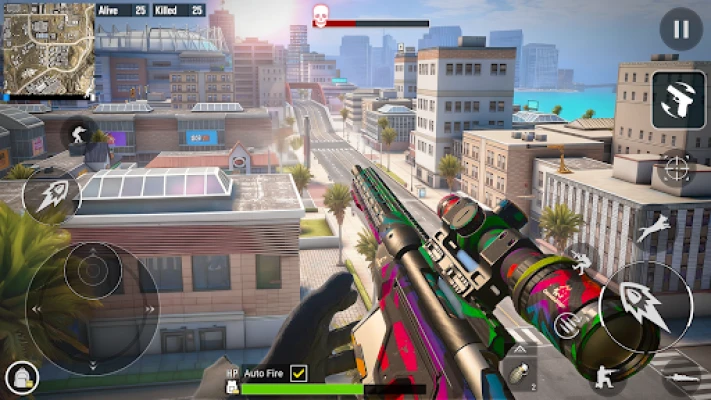This screenshot has height=400, width=711.
Task: Tap the virtual movement joystick
Action: tap(92, 300)
